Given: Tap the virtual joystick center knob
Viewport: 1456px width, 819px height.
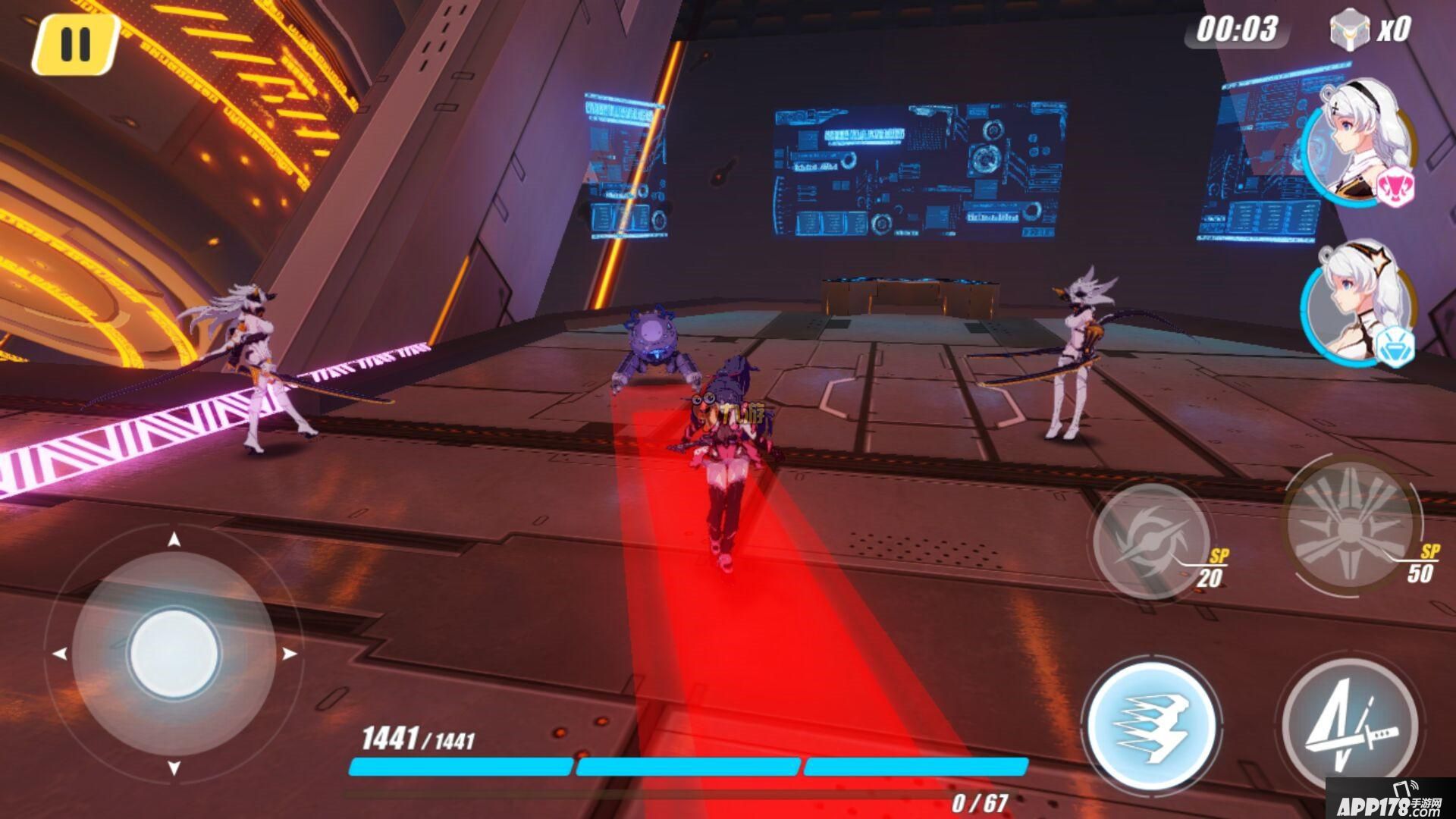Looking at the screenshot, I should click(x=174, y=652).
